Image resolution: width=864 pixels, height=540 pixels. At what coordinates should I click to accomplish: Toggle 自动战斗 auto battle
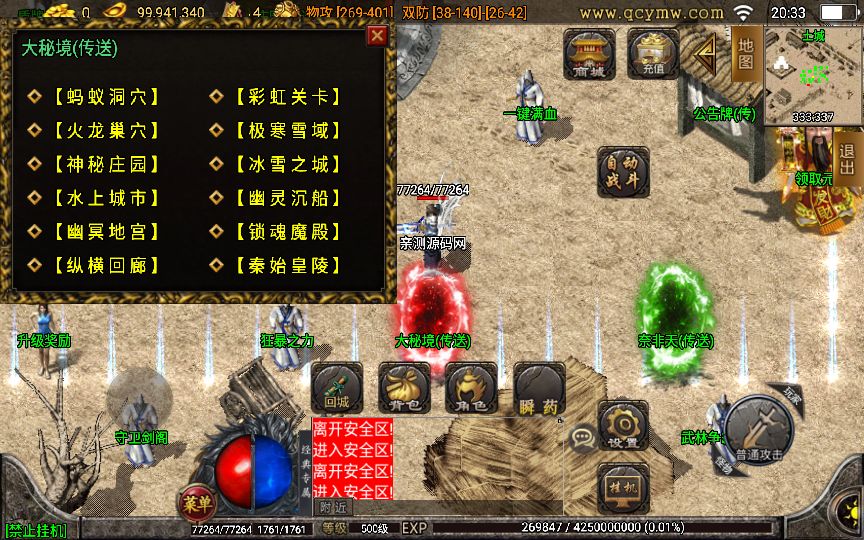[x=622, y=171]
